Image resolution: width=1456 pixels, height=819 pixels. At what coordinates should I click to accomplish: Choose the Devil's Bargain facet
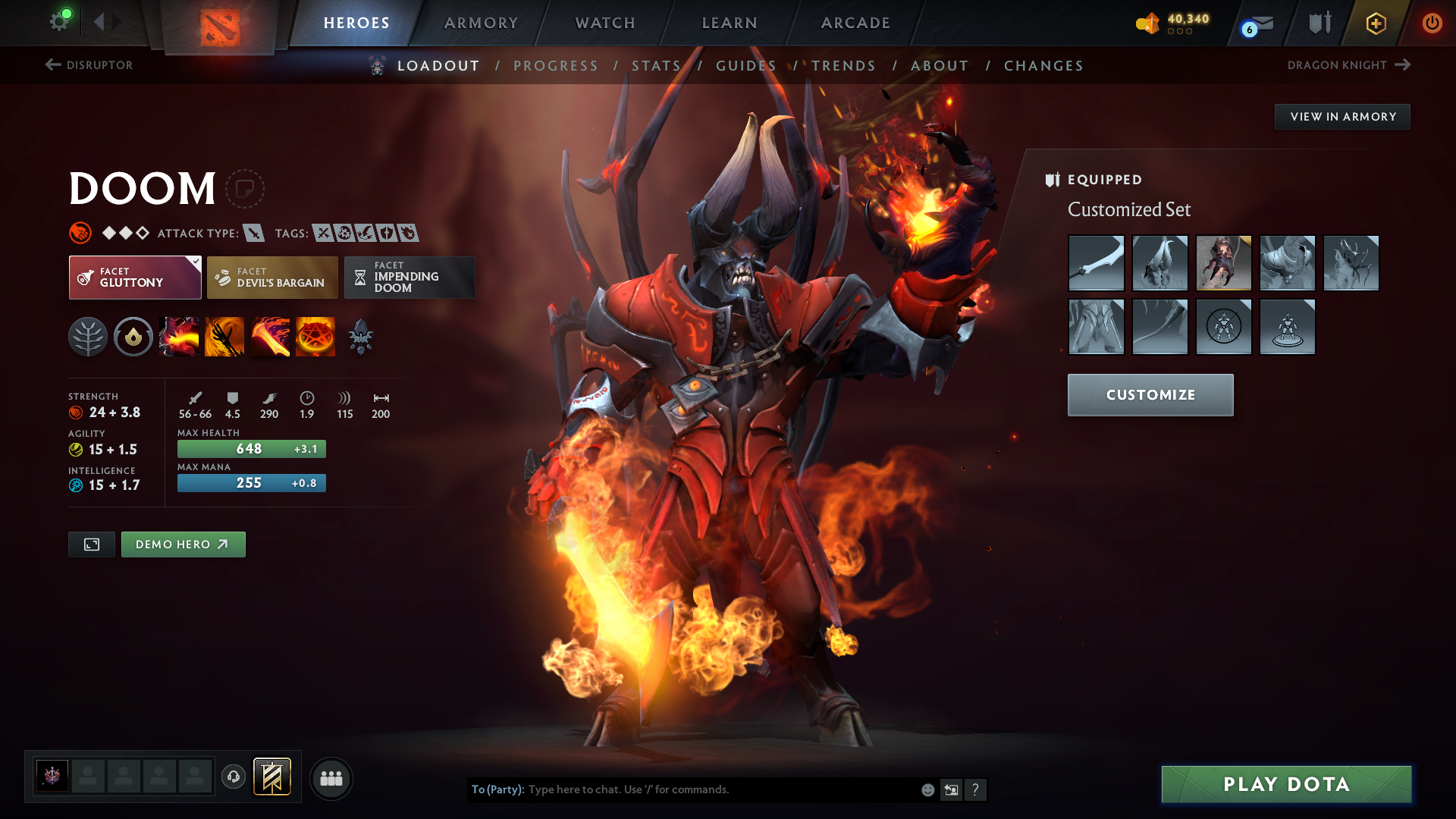[x=272, y=278]
